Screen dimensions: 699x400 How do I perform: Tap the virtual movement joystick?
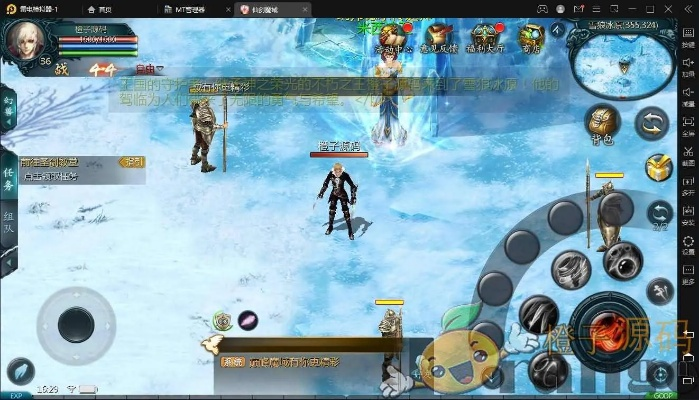(75, 322)
